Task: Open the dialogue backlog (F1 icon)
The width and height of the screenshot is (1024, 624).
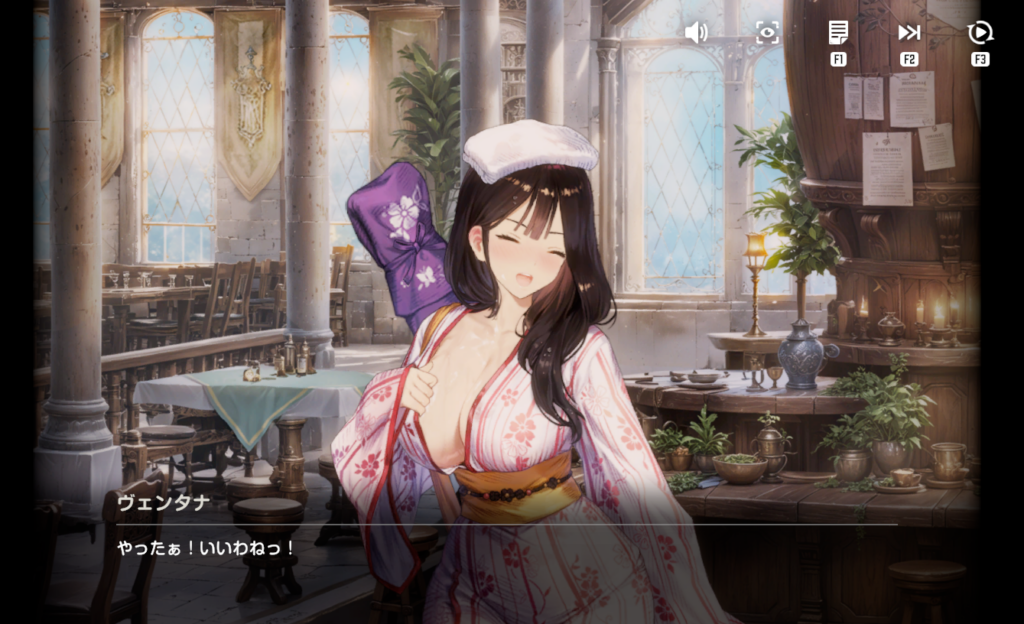Action: pyautogui.click(x=838, y=33)
